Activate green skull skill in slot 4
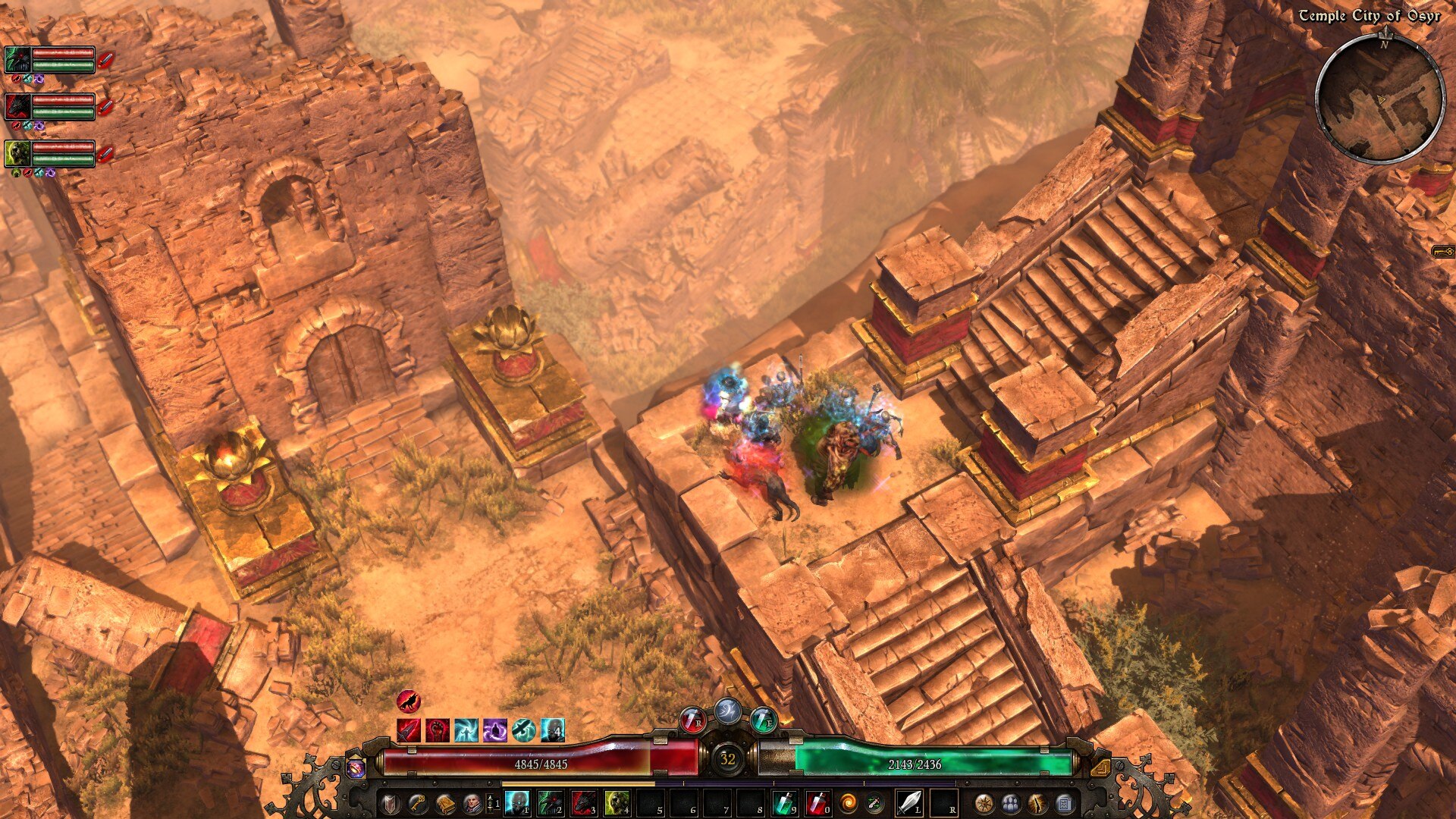Screen dimensions: 1456x819 tap(617, 802)
